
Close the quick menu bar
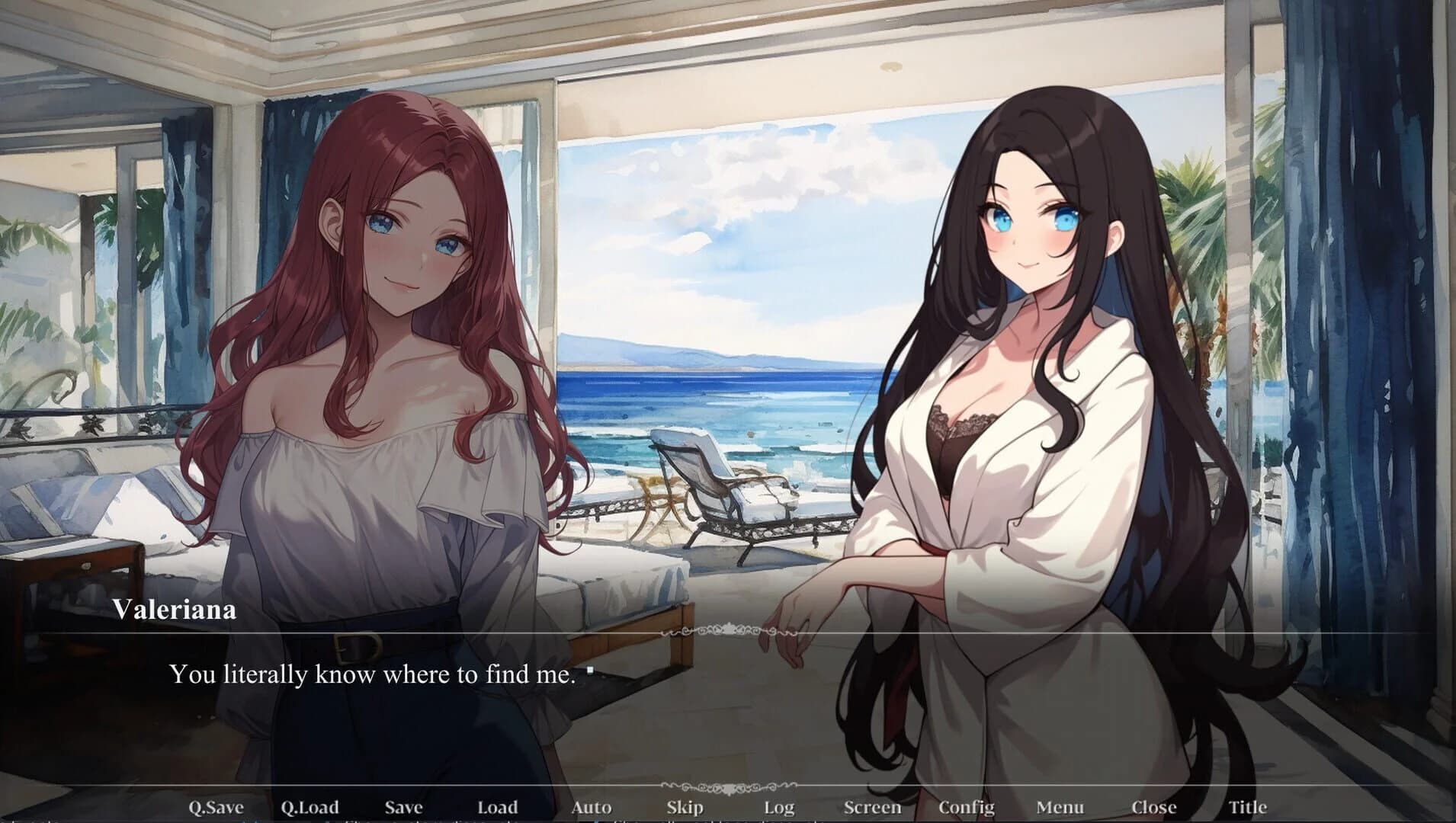point(1154,806)
